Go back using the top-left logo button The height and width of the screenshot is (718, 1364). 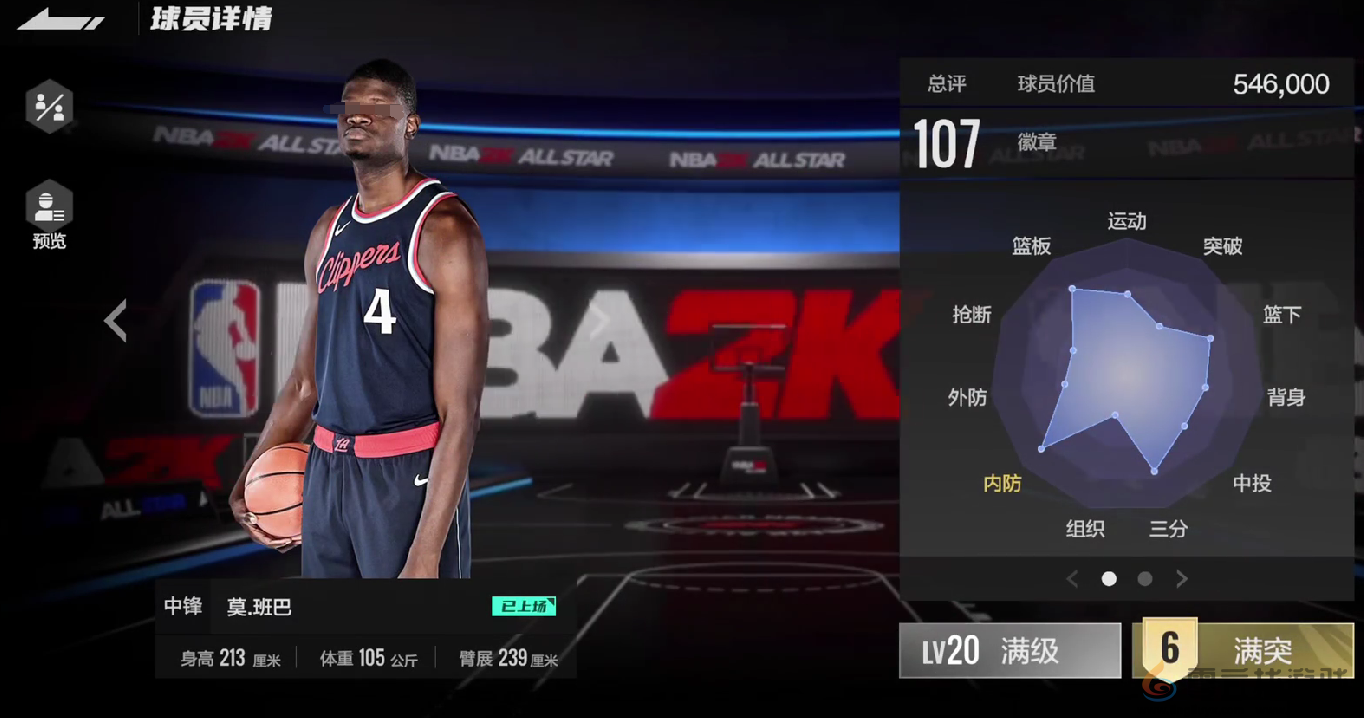(61, 20)
